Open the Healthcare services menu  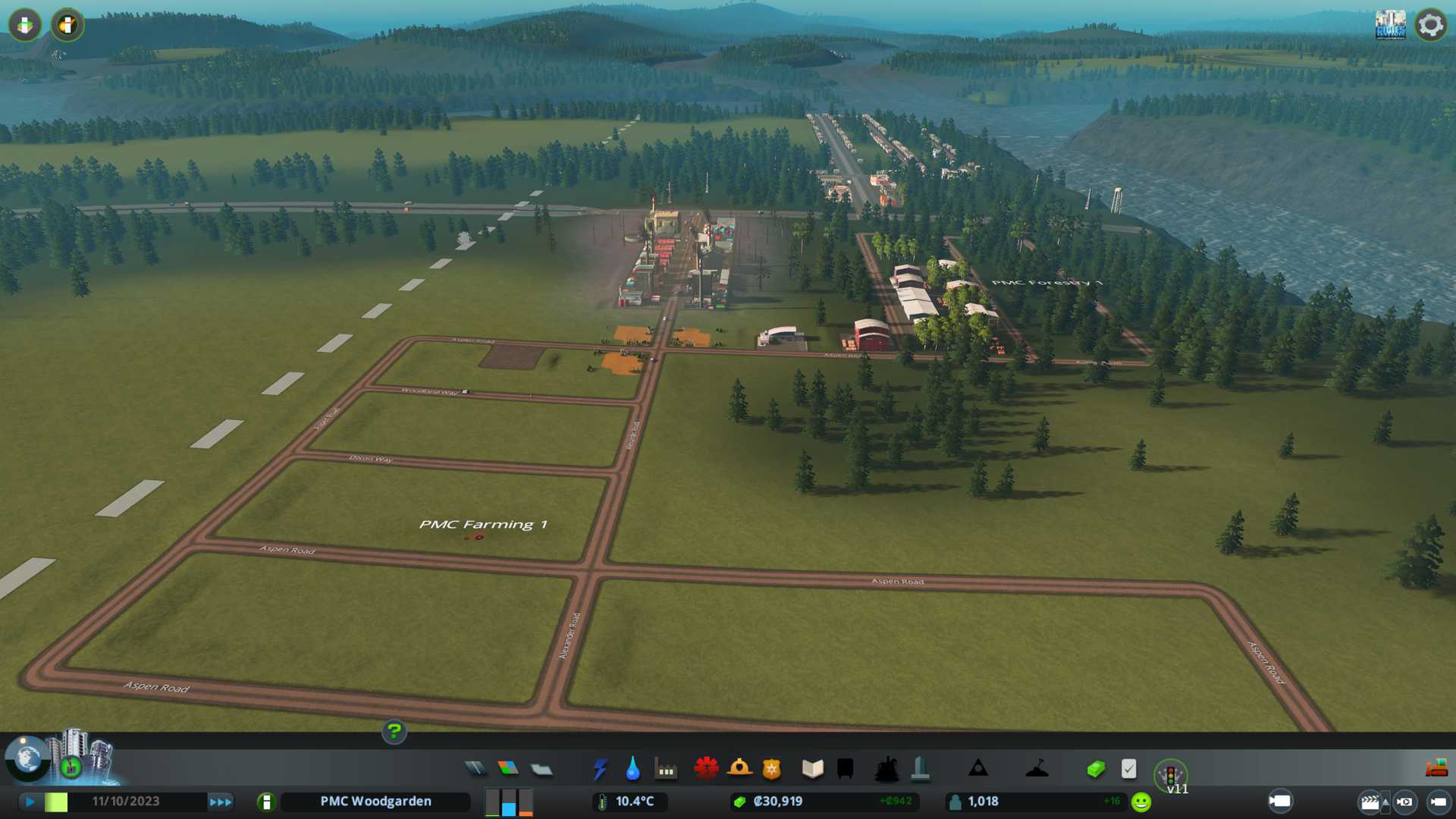[706, 769]
